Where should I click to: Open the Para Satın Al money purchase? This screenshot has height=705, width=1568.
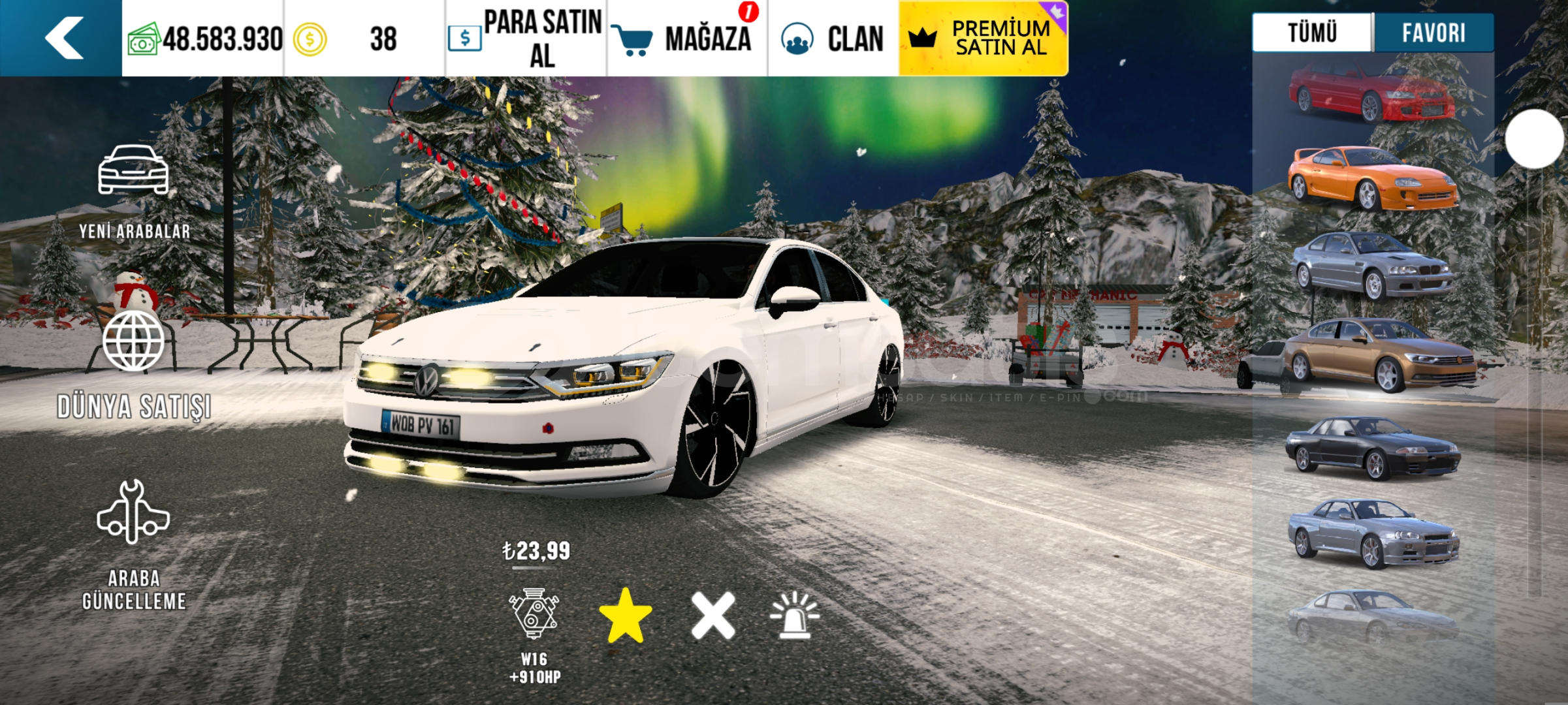(x=526, y=39)
